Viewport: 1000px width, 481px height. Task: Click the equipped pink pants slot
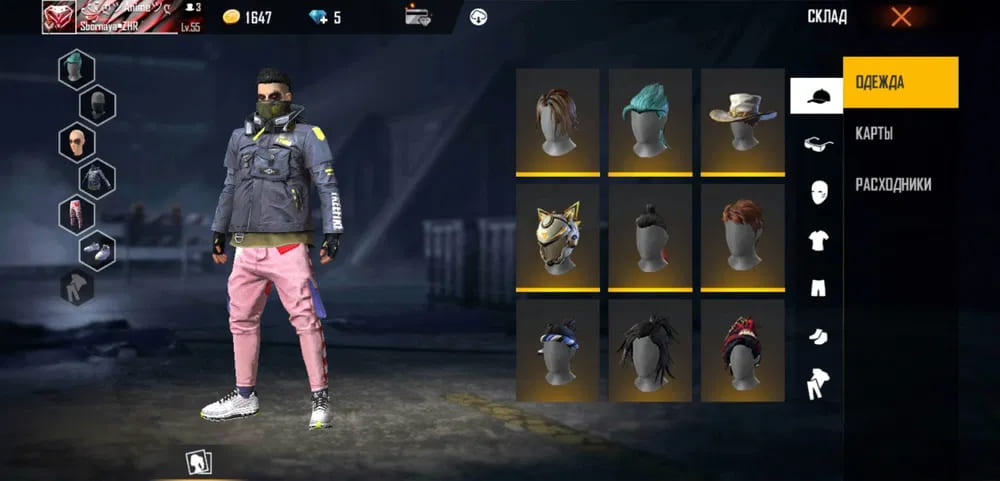tap(77, 214)
